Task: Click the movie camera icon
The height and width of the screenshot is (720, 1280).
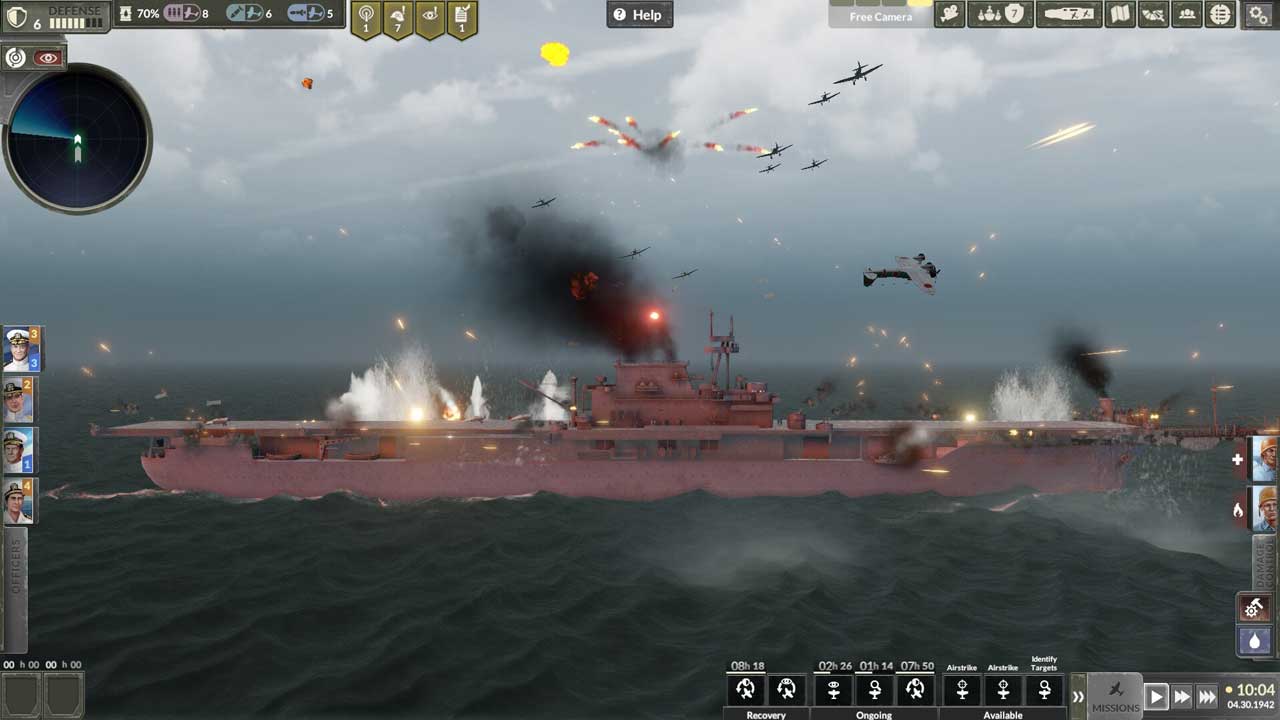Action: point(949,14)
